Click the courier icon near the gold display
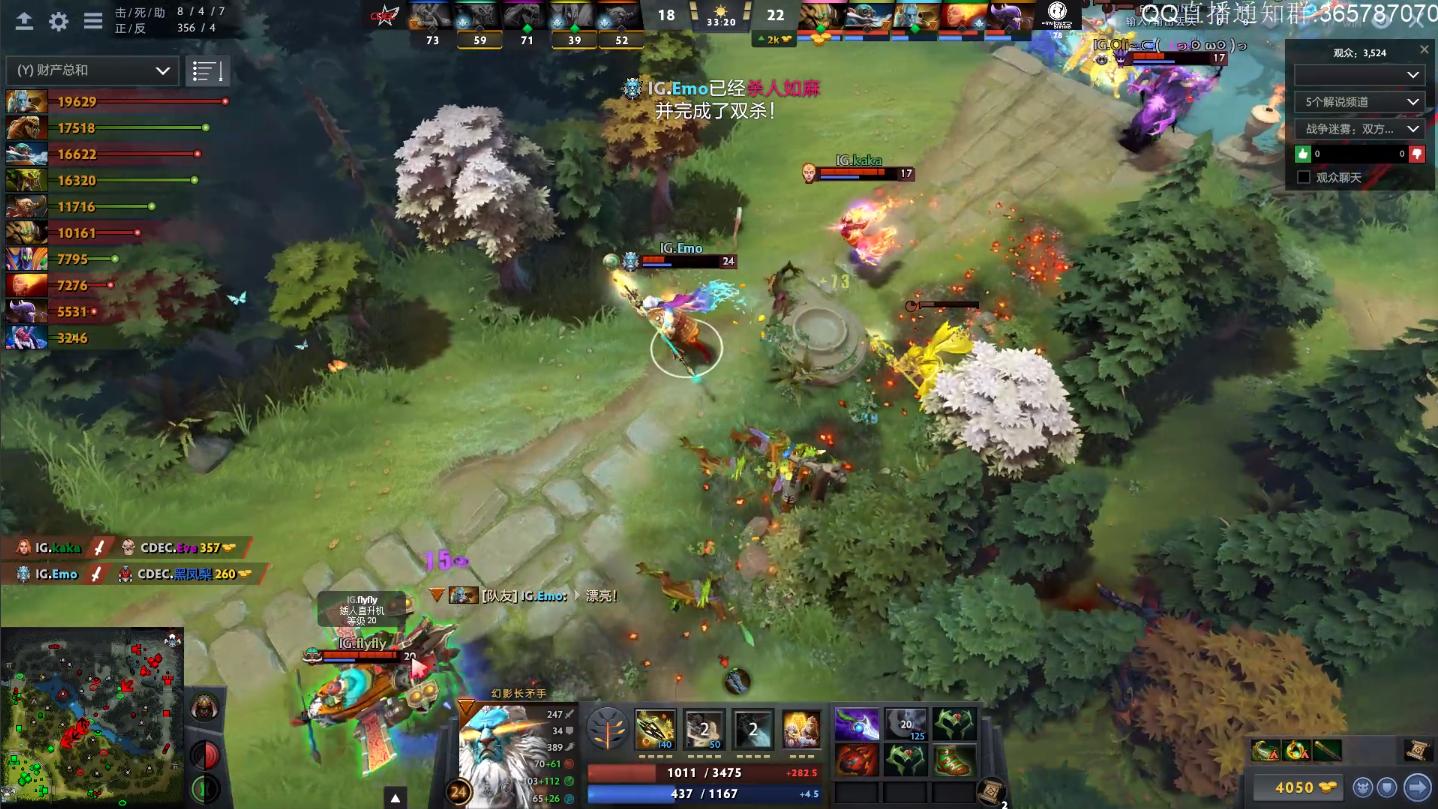The width and height of the screenshot is (1438, 809). click(1364, 787)
